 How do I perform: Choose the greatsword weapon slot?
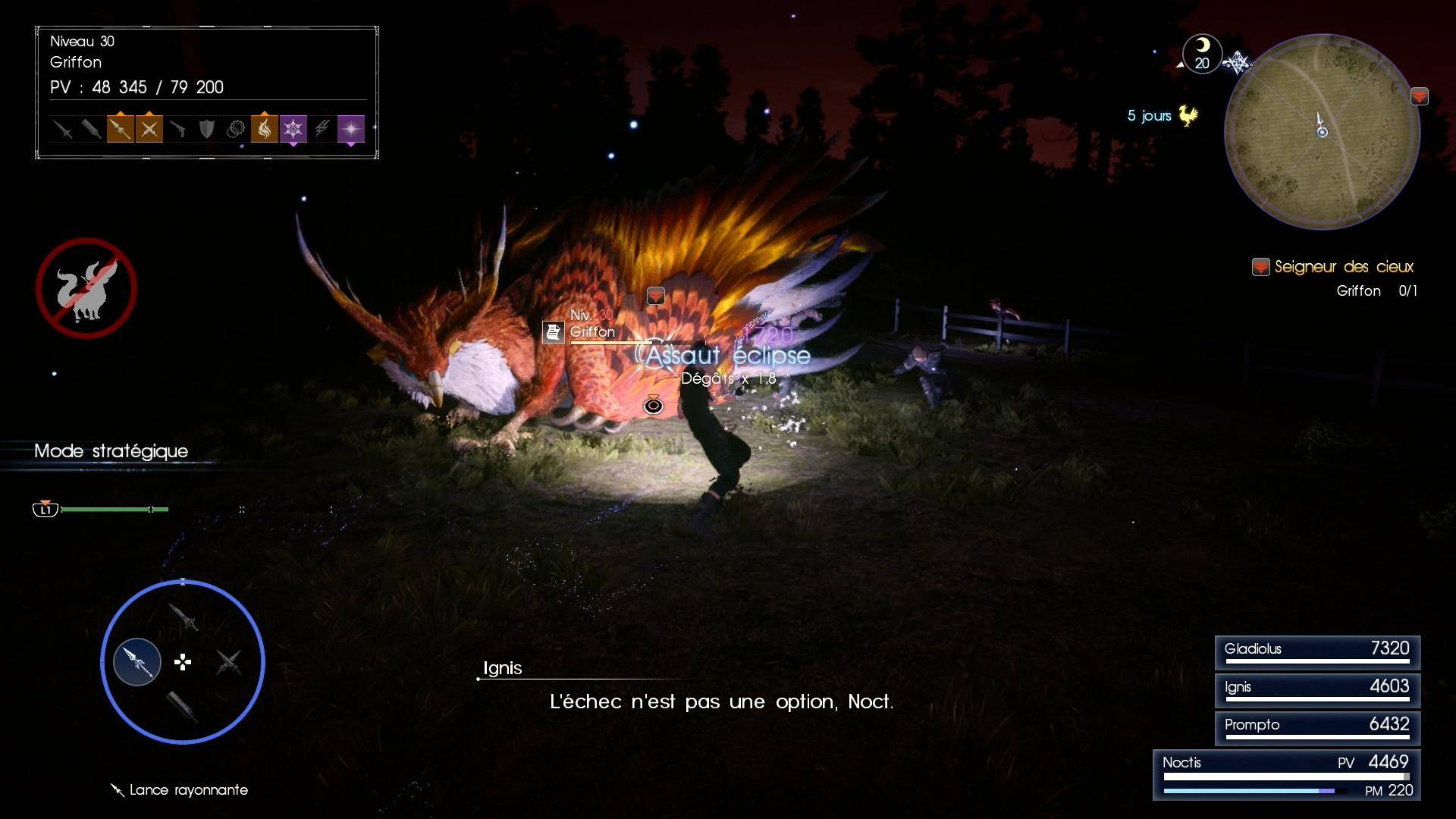(x=182, y=707)
